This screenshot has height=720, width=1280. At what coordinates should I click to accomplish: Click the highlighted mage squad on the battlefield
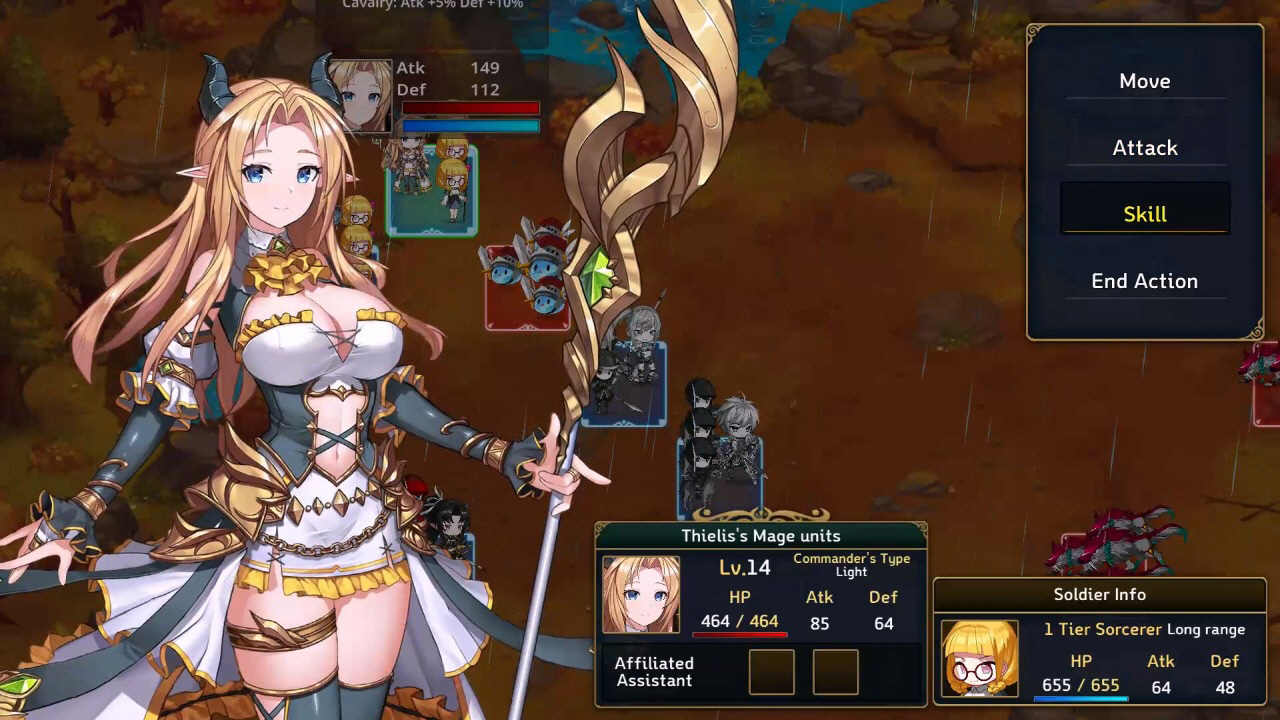tap(432, 190)
